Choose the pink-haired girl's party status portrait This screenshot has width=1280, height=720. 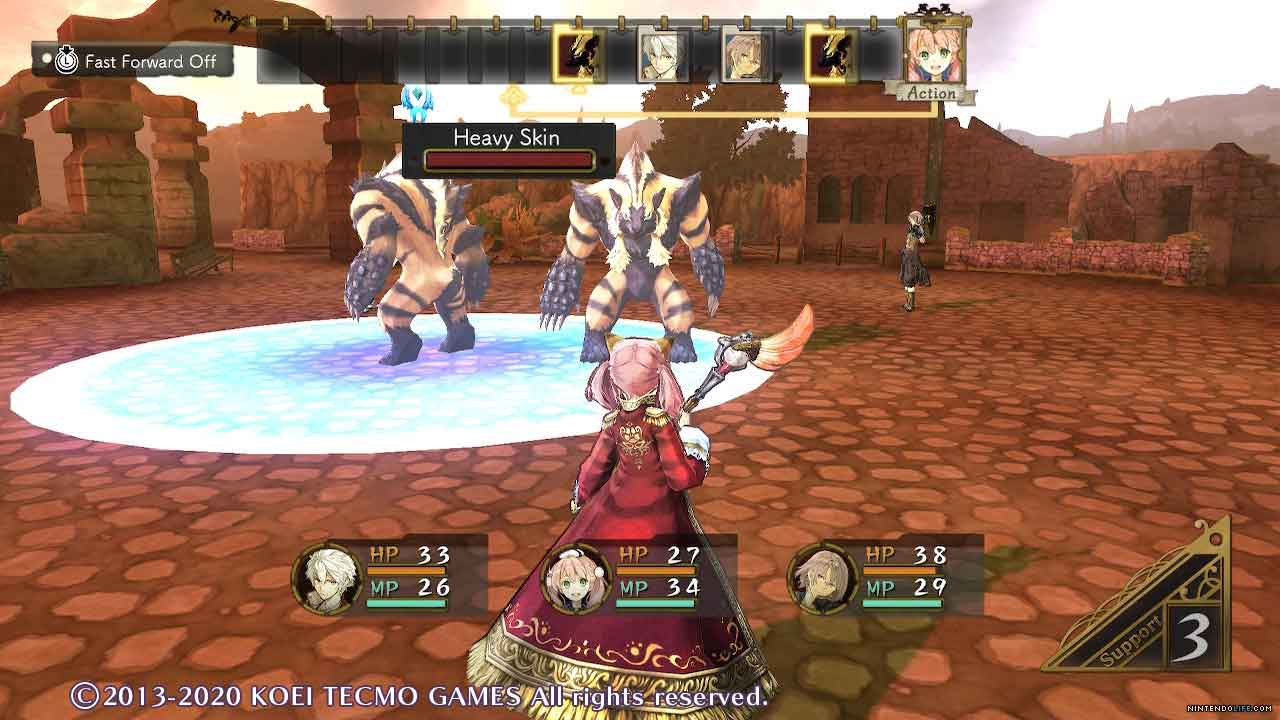576,578
